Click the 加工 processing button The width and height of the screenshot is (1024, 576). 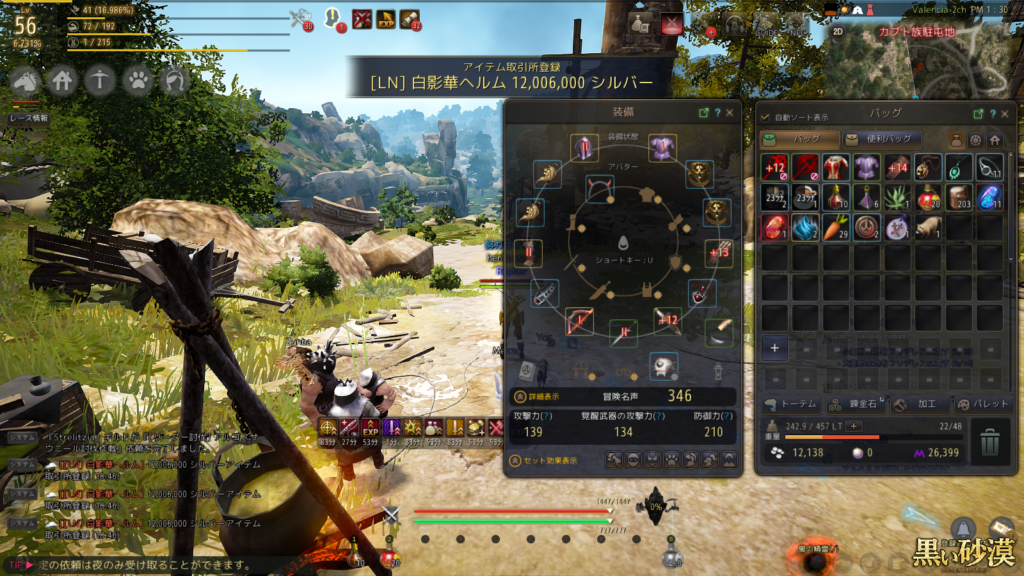tap(913, 404)
